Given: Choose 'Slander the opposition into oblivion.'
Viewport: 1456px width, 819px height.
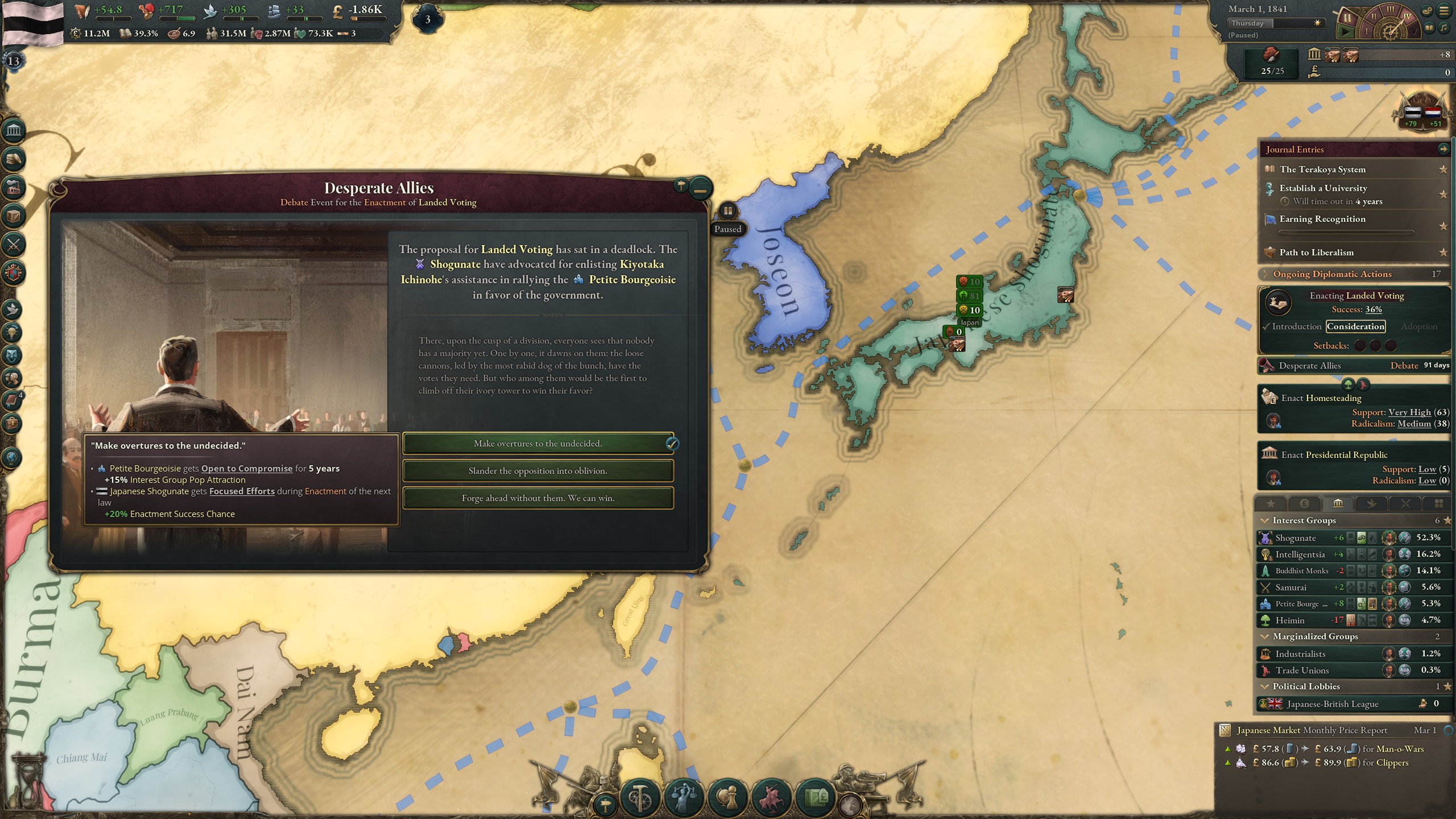Looking at the screenshot, I should (537, 470).
